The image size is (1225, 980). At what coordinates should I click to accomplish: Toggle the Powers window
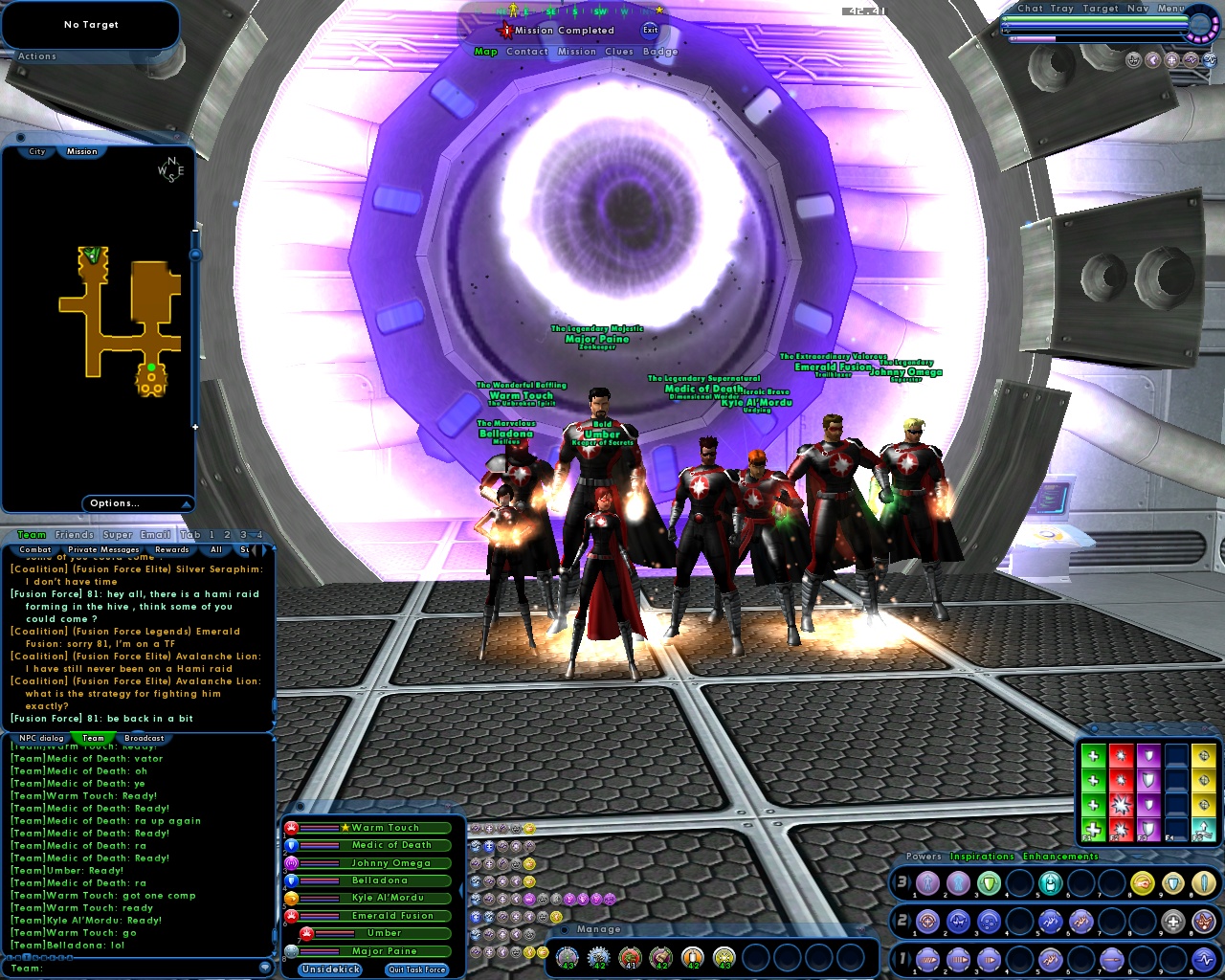[924, 857]
